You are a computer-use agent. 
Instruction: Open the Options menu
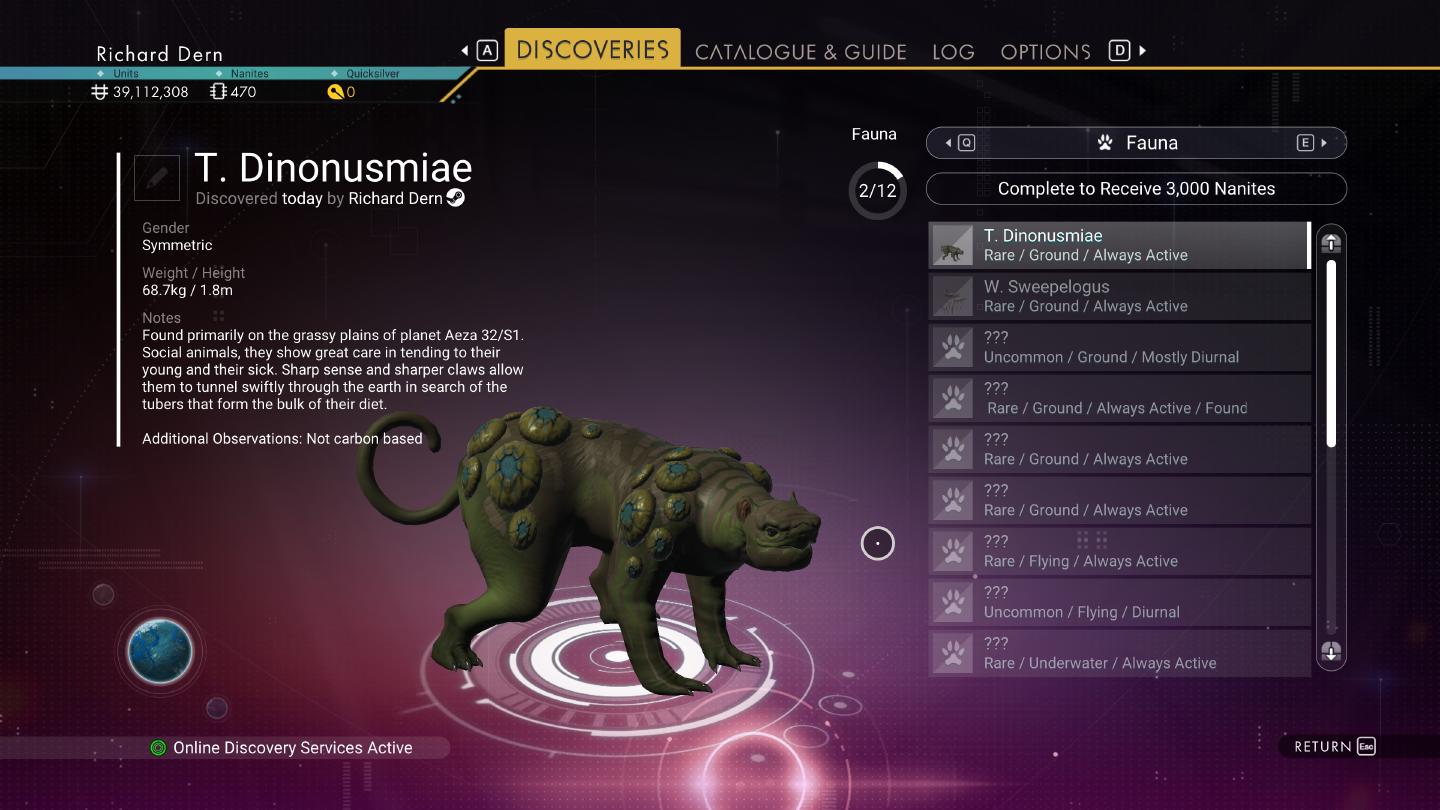pos(1044,51)
